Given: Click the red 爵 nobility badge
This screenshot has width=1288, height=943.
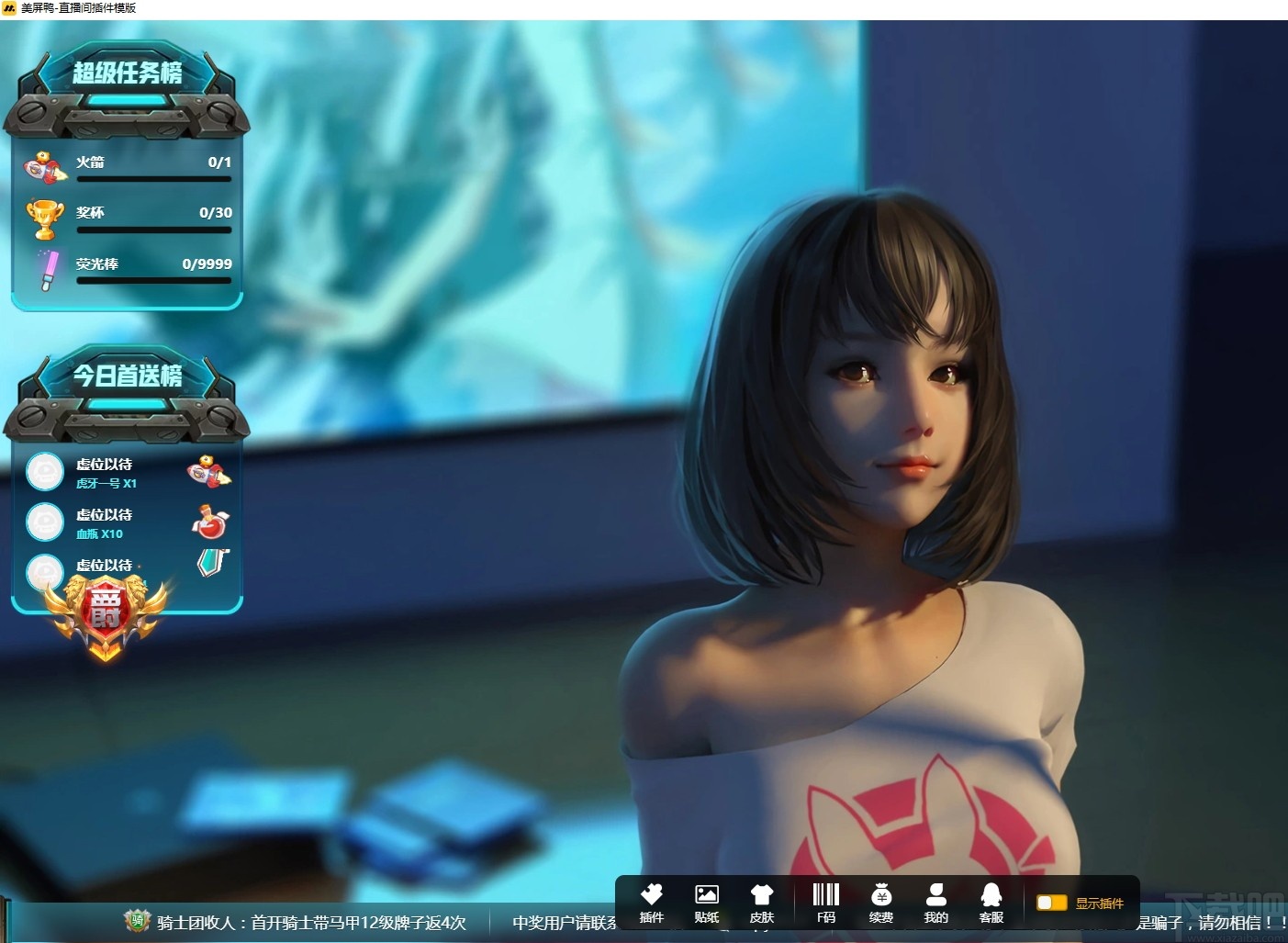Looking at the screenshot, I should click(105, 612).
